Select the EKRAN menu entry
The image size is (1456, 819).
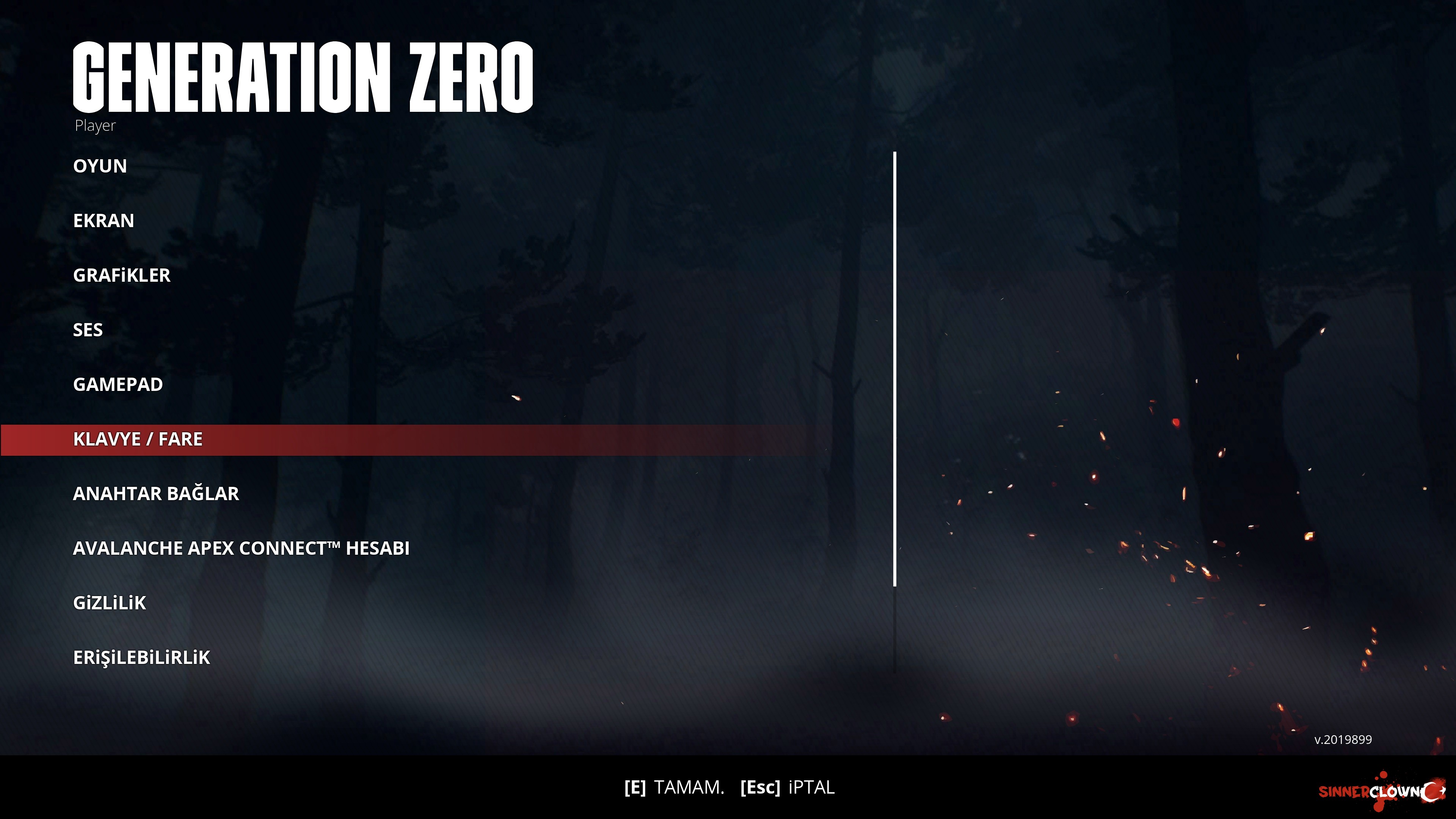pyautogui.click(x=104, y=220)
